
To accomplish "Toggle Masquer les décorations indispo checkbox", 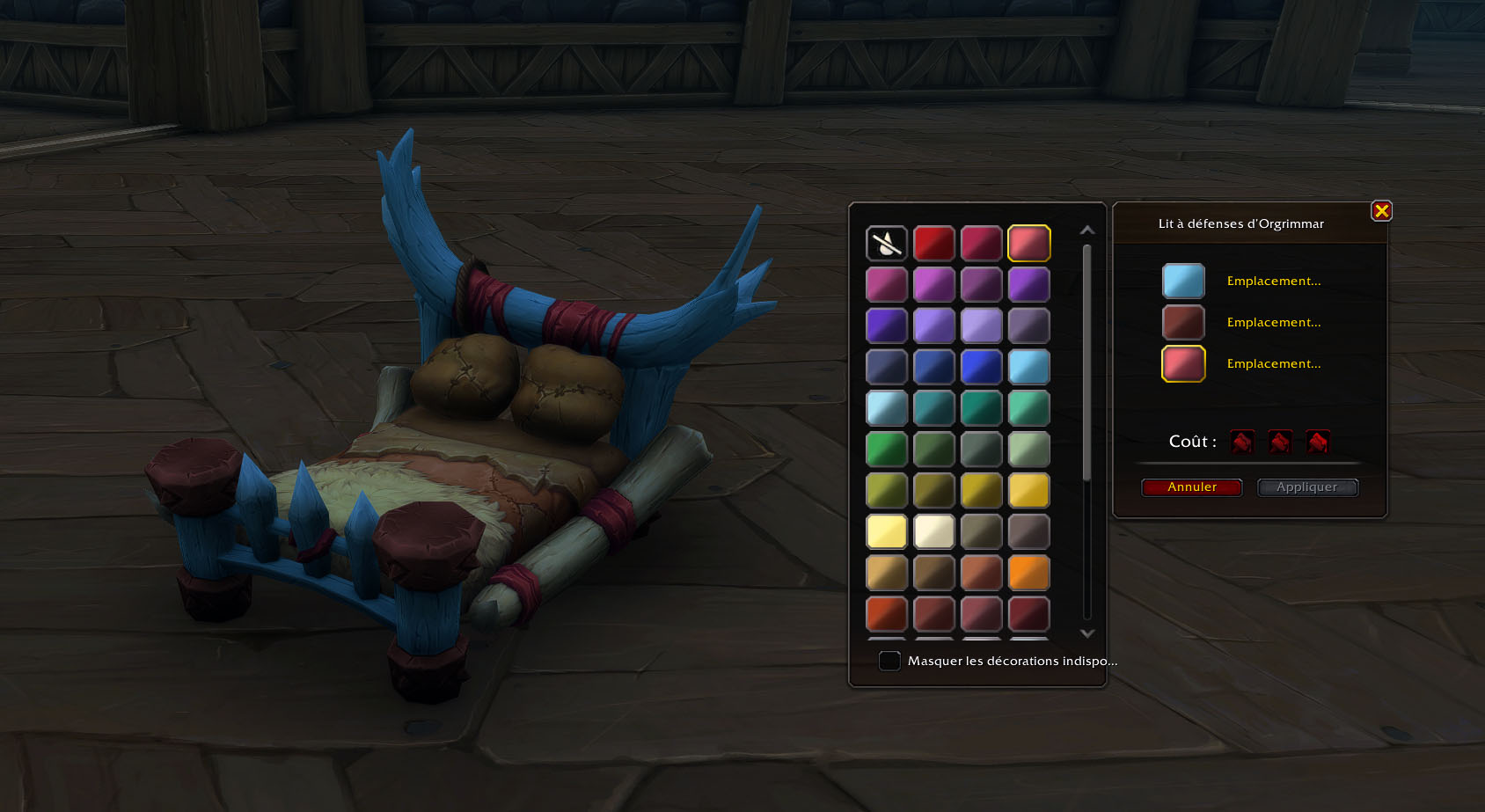I will click(889, 661).
